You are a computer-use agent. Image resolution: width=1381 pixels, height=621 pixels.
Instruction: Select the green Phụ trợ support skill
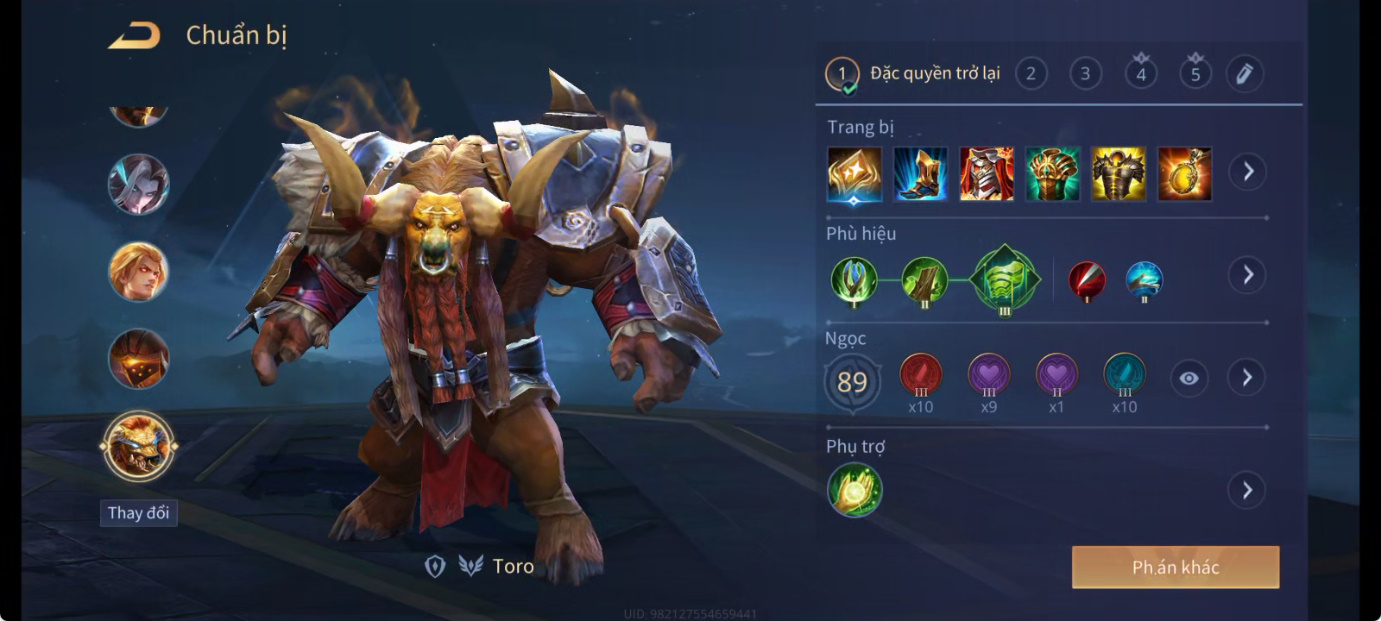[x=855, y=490]
